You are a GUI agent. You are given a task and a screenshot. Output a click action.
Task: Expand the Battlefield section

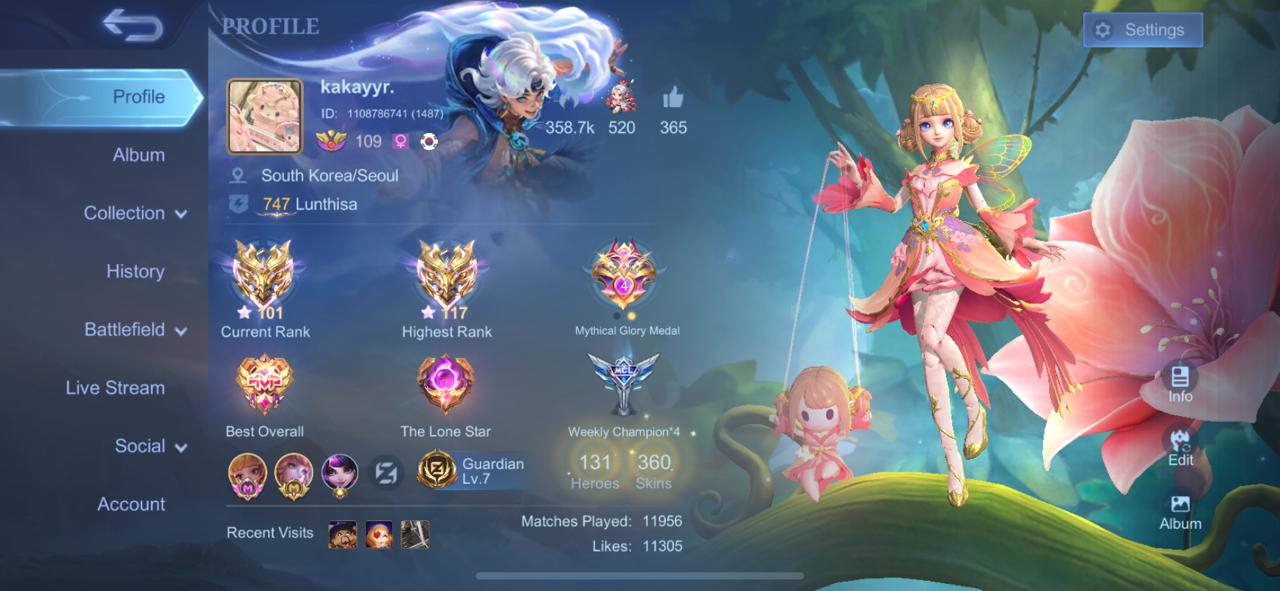point(135,329)
